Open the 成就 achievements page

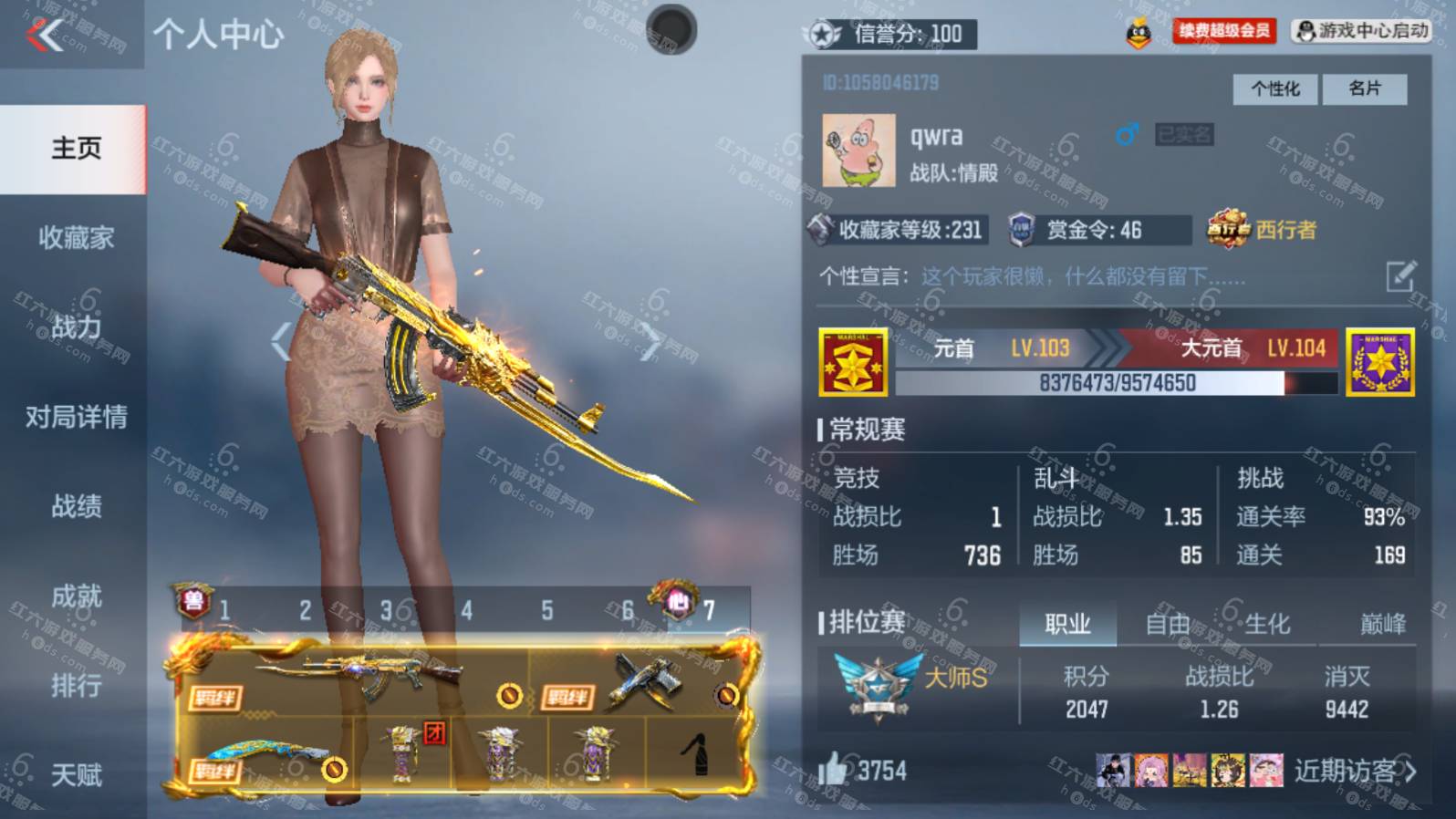point(76,596)
